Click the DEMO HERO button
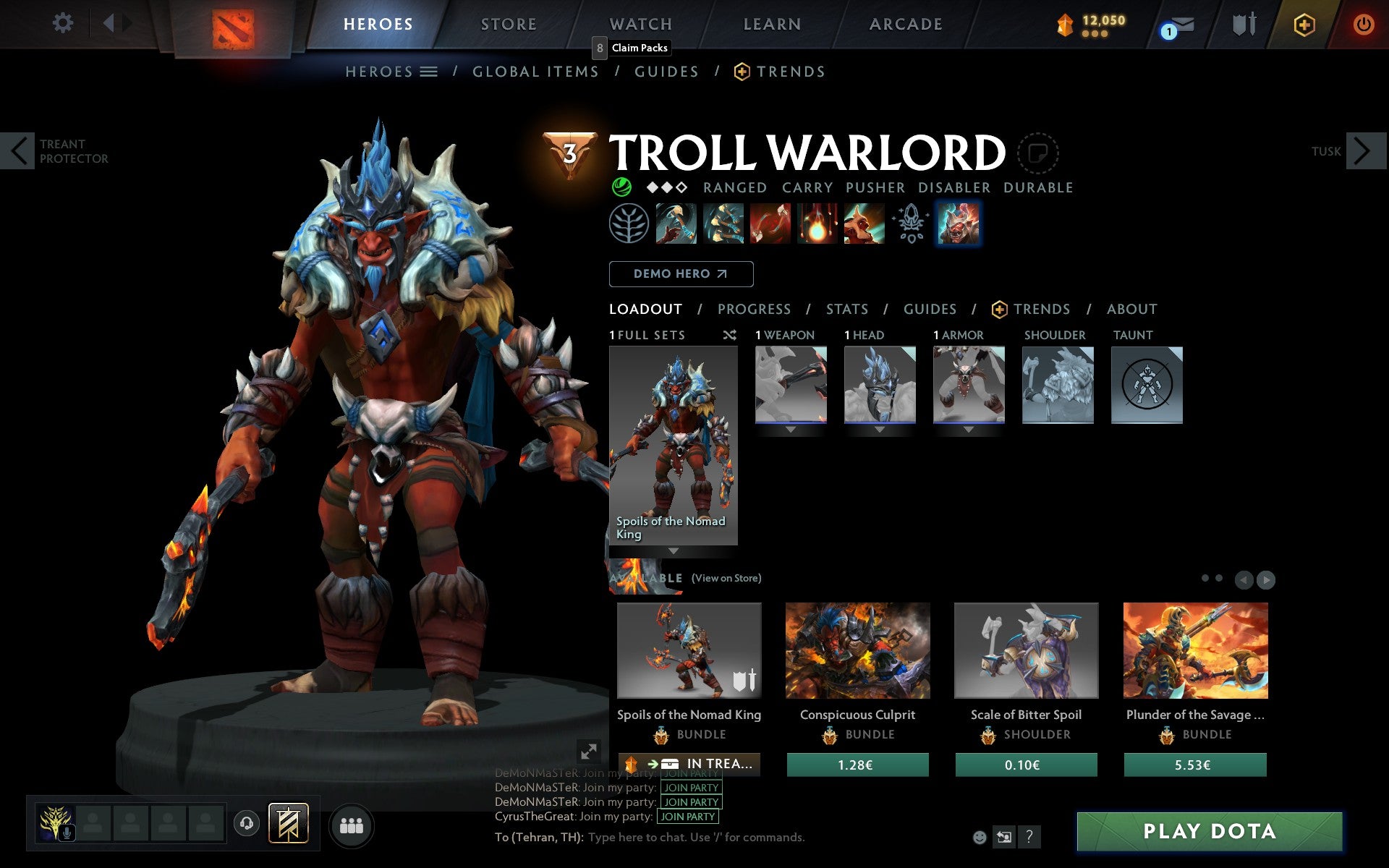This screenshot has width=1389, height=868. coord(681,274)
